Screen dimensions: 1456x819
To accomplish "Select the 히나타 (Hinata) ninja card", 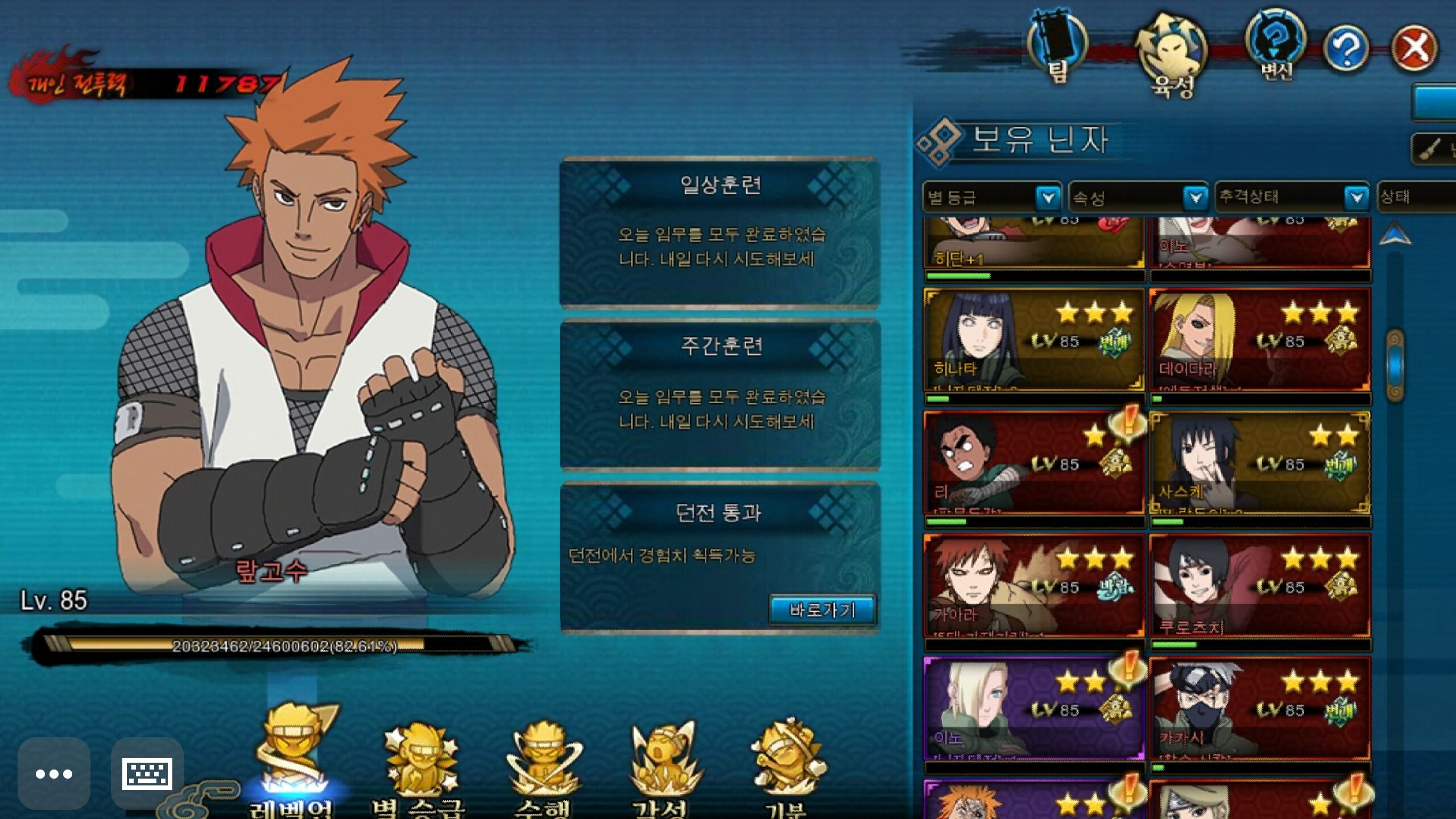I will coord(1033,340).
